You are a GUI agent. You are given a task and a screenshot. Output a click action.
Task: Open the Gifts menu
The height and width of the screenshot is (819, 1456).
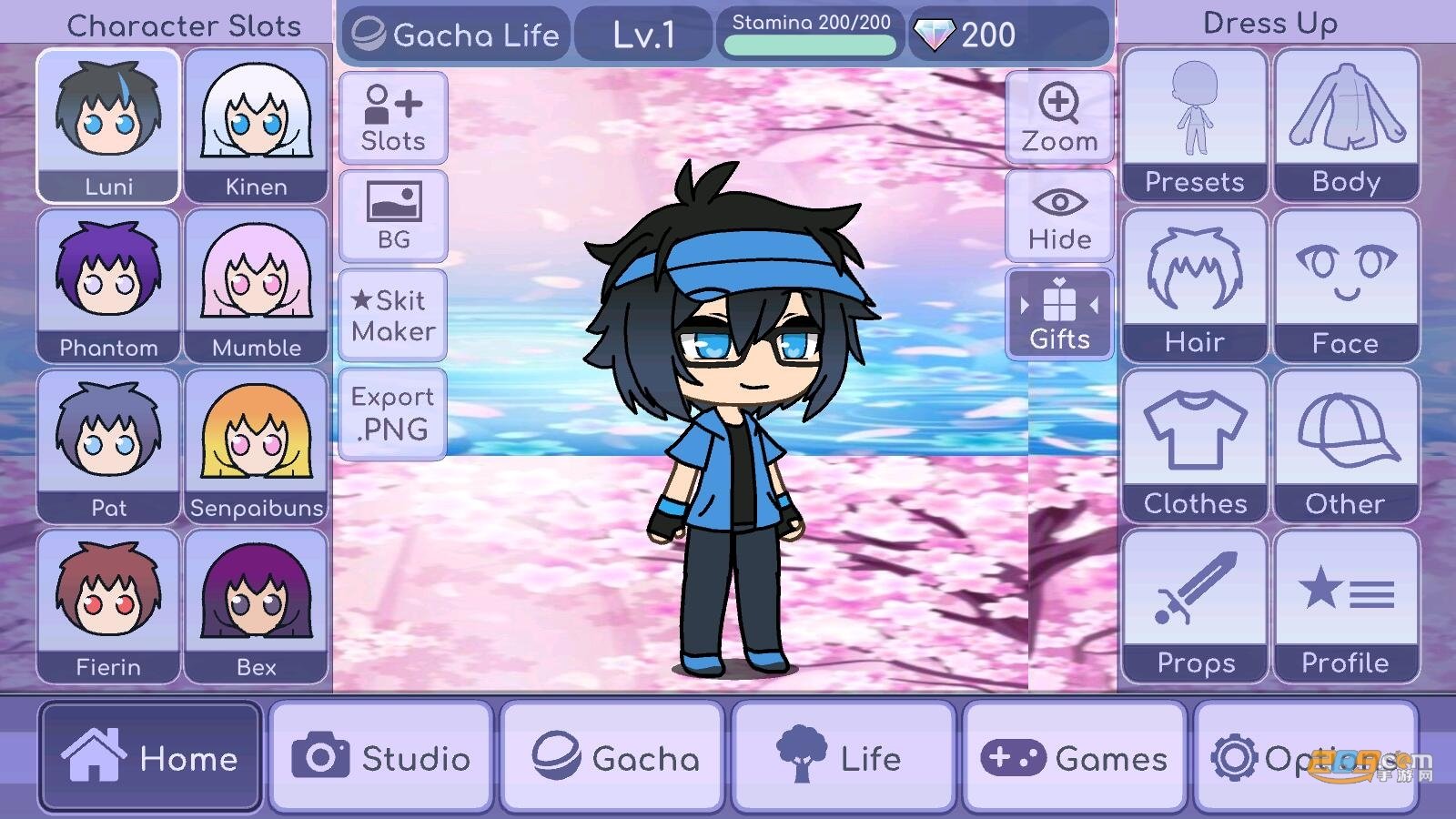click(x=1059, y=315)
